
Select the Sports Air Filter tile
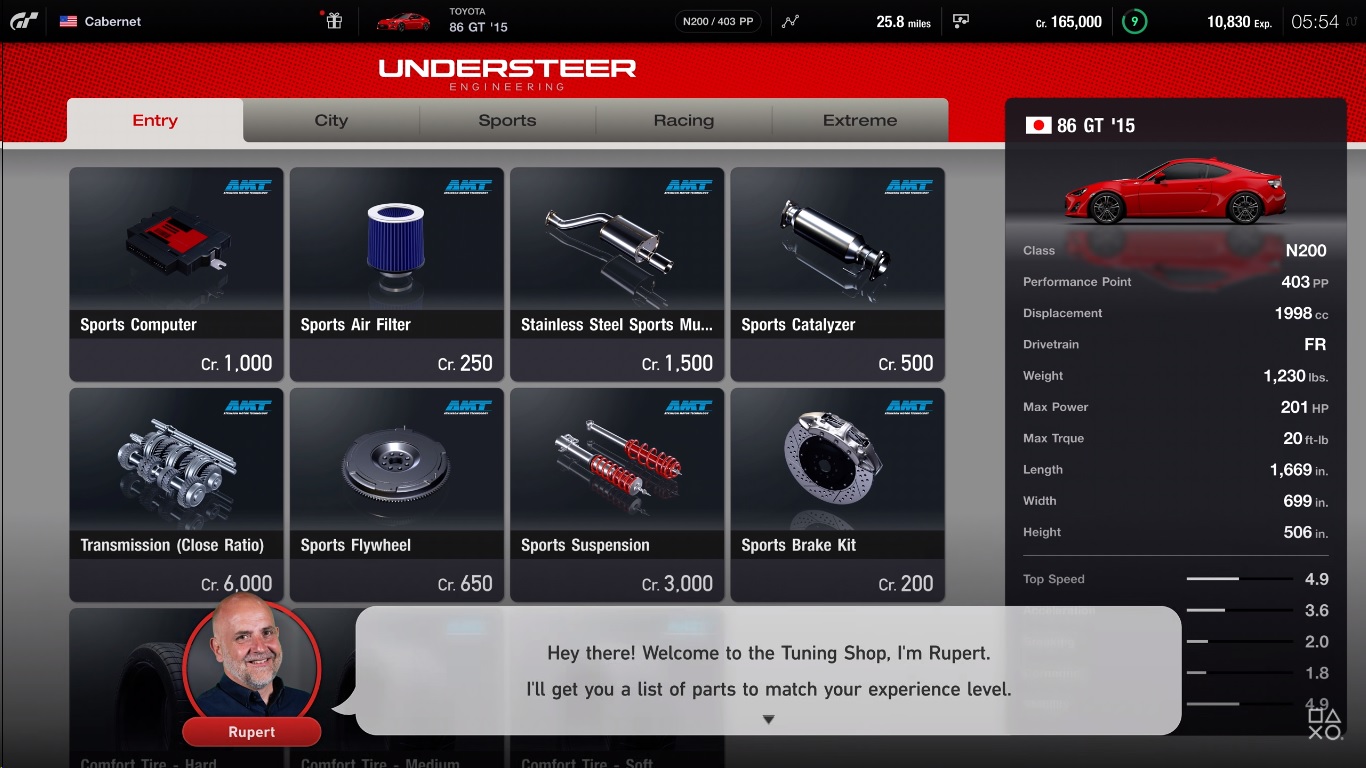397,274
